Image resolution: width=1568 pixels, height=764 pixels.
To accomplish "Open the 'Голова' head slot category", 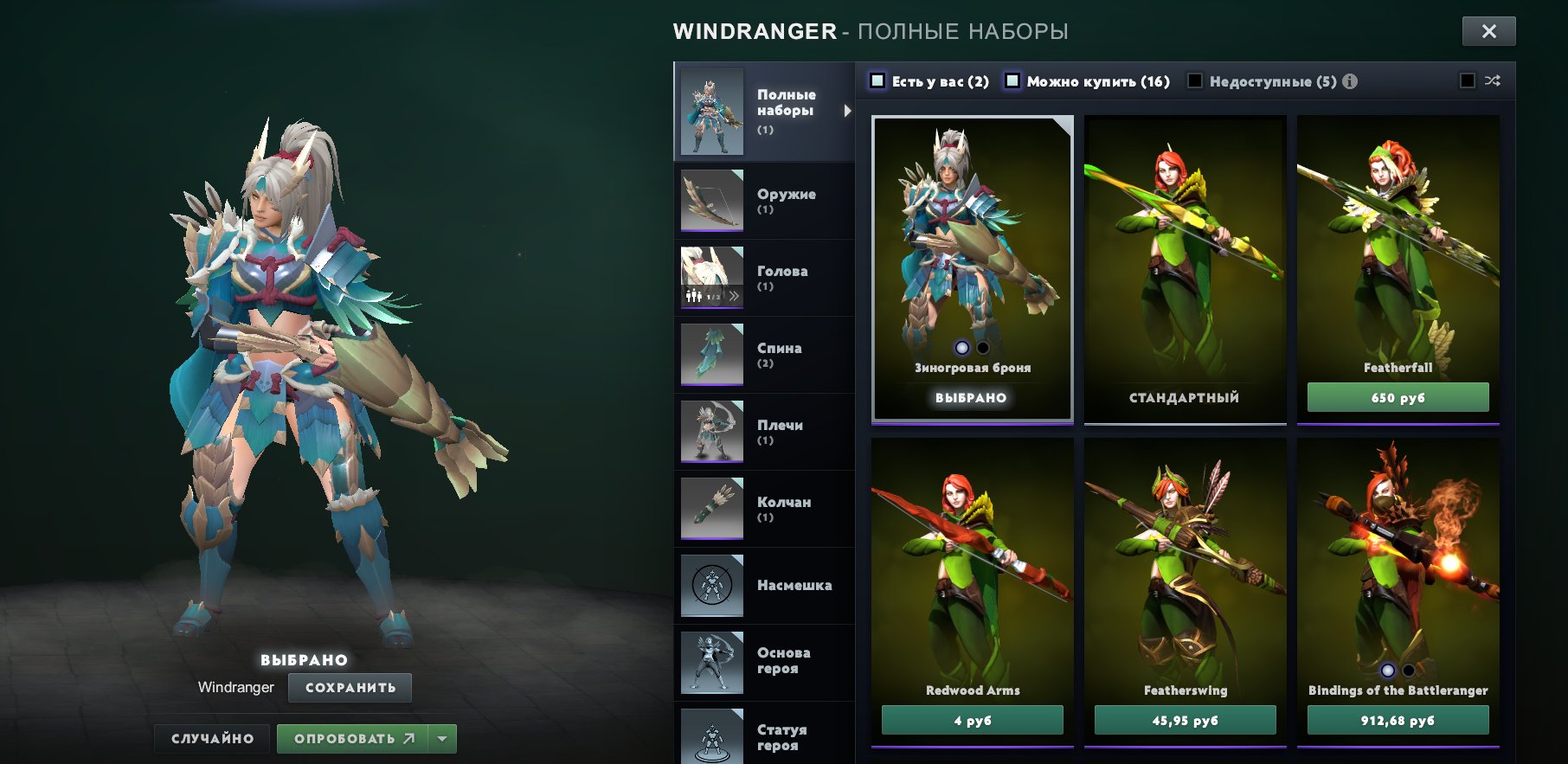I will pyautogui.click(x=763, y=278).
